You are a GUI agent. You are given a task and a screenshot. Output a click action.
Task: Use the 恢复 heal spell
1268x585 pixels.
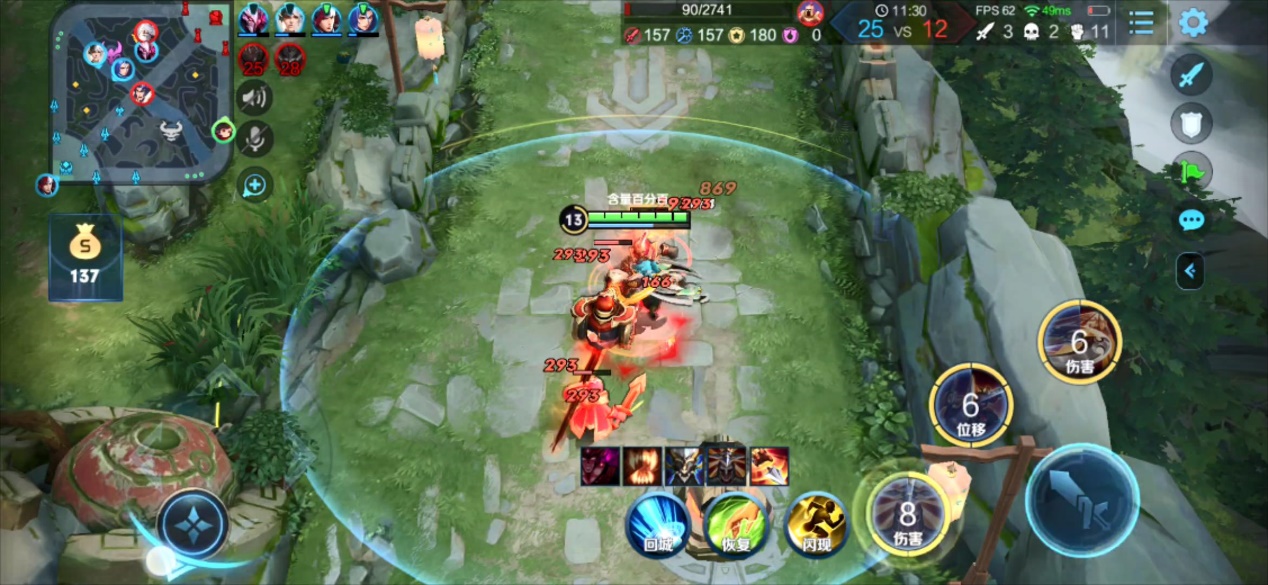tap(736, 523)
